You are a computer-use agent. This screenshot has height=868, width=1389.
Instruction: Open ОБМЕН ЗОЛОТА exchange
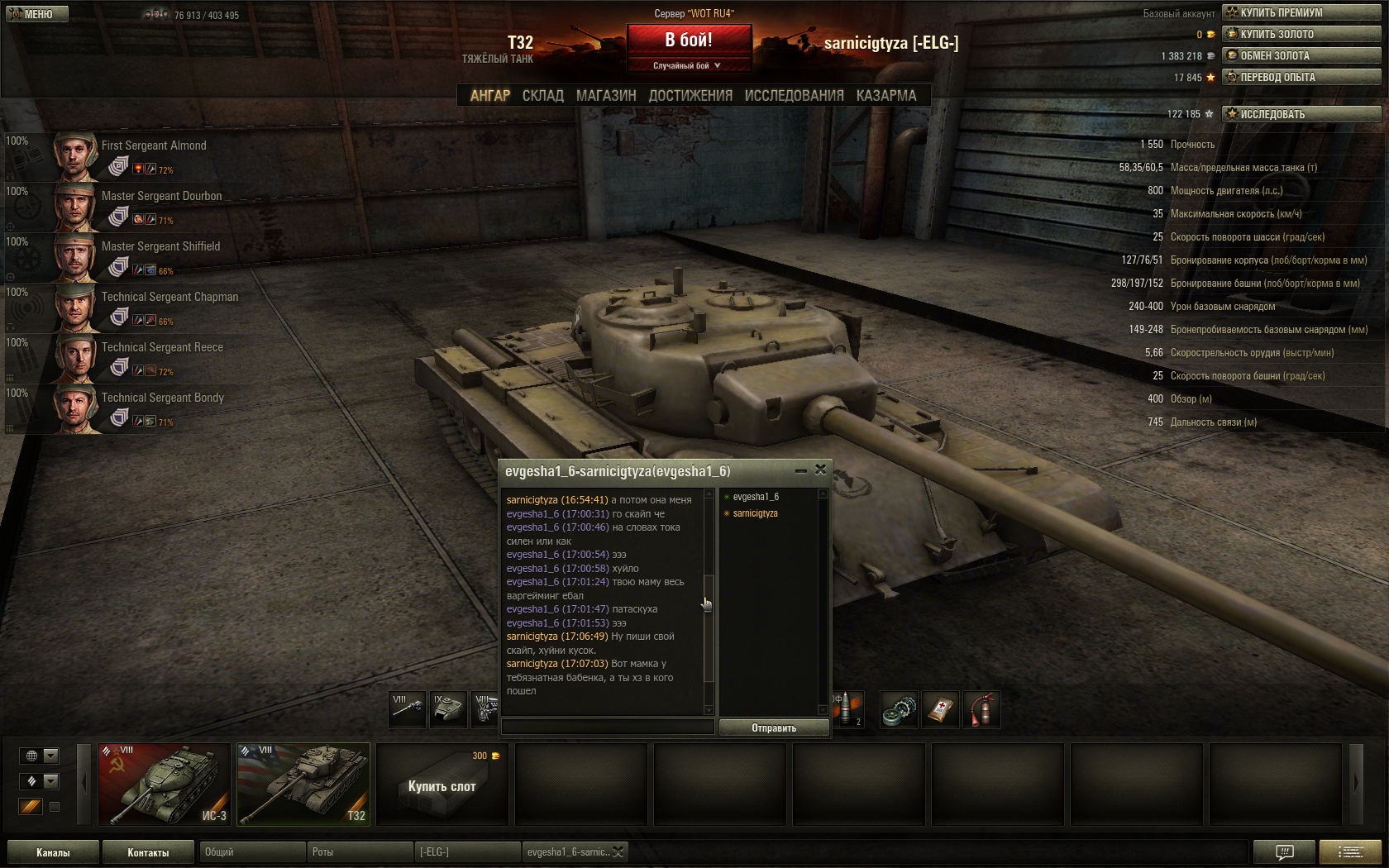point(1301,55)
